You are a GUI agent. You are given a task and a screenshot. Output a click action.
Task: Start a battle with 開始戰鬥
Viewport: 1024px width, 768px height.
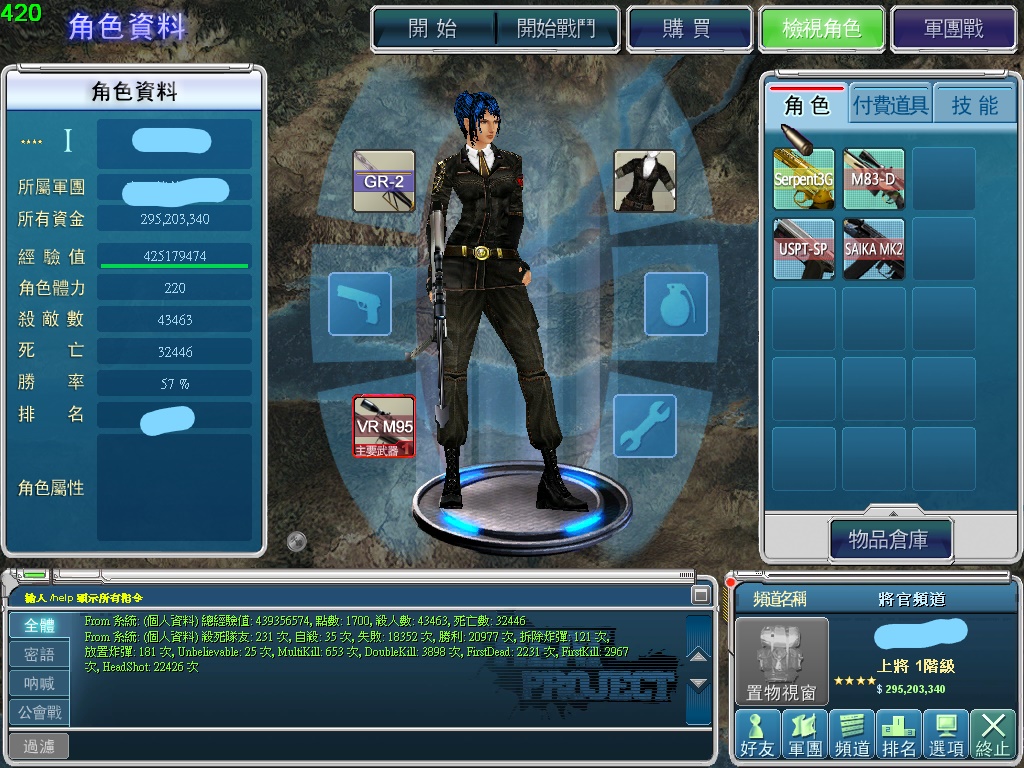[556, 28]
